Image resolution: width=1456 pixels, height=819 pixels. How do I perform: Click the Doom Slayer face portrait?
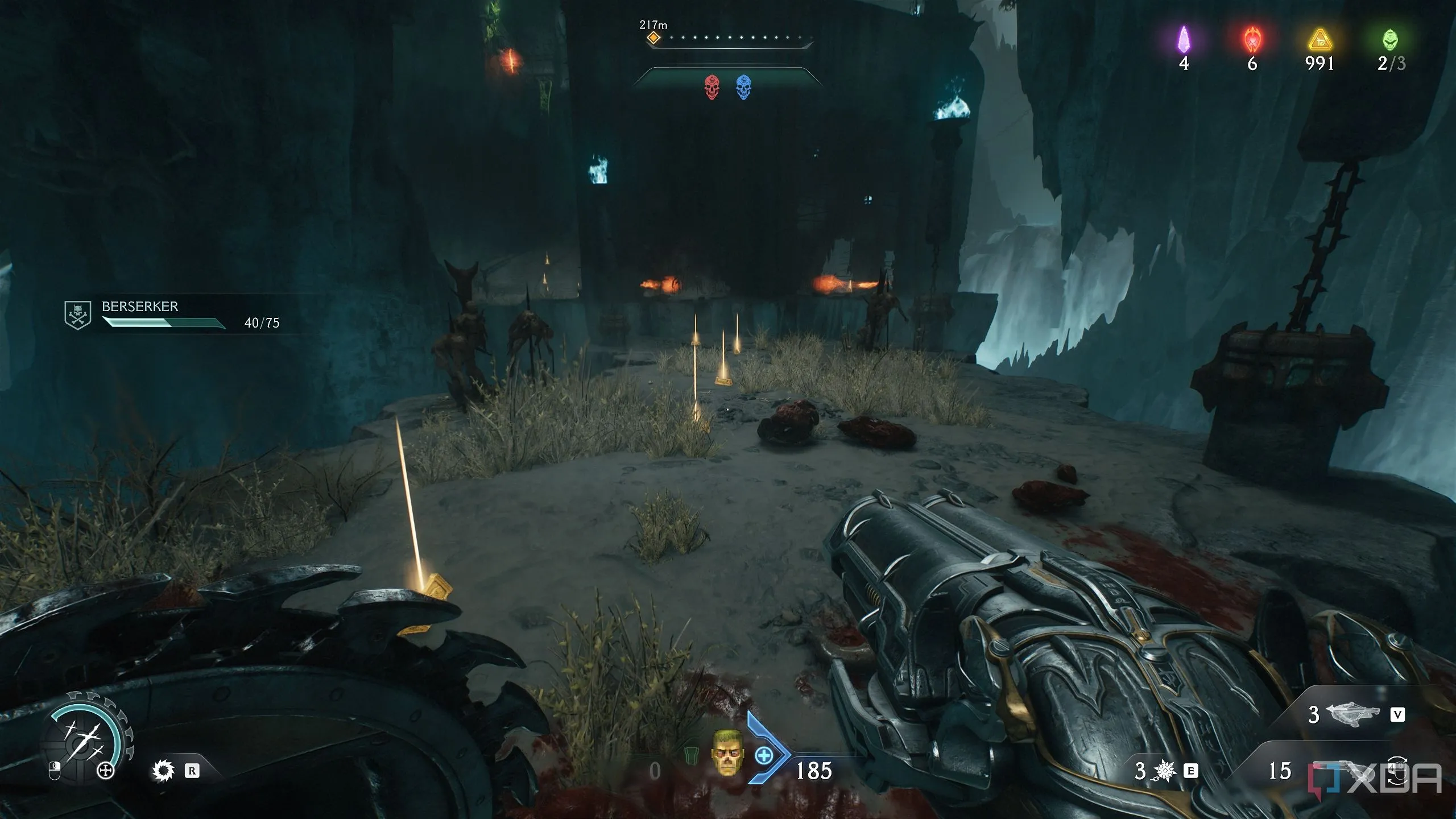[726, 752]
